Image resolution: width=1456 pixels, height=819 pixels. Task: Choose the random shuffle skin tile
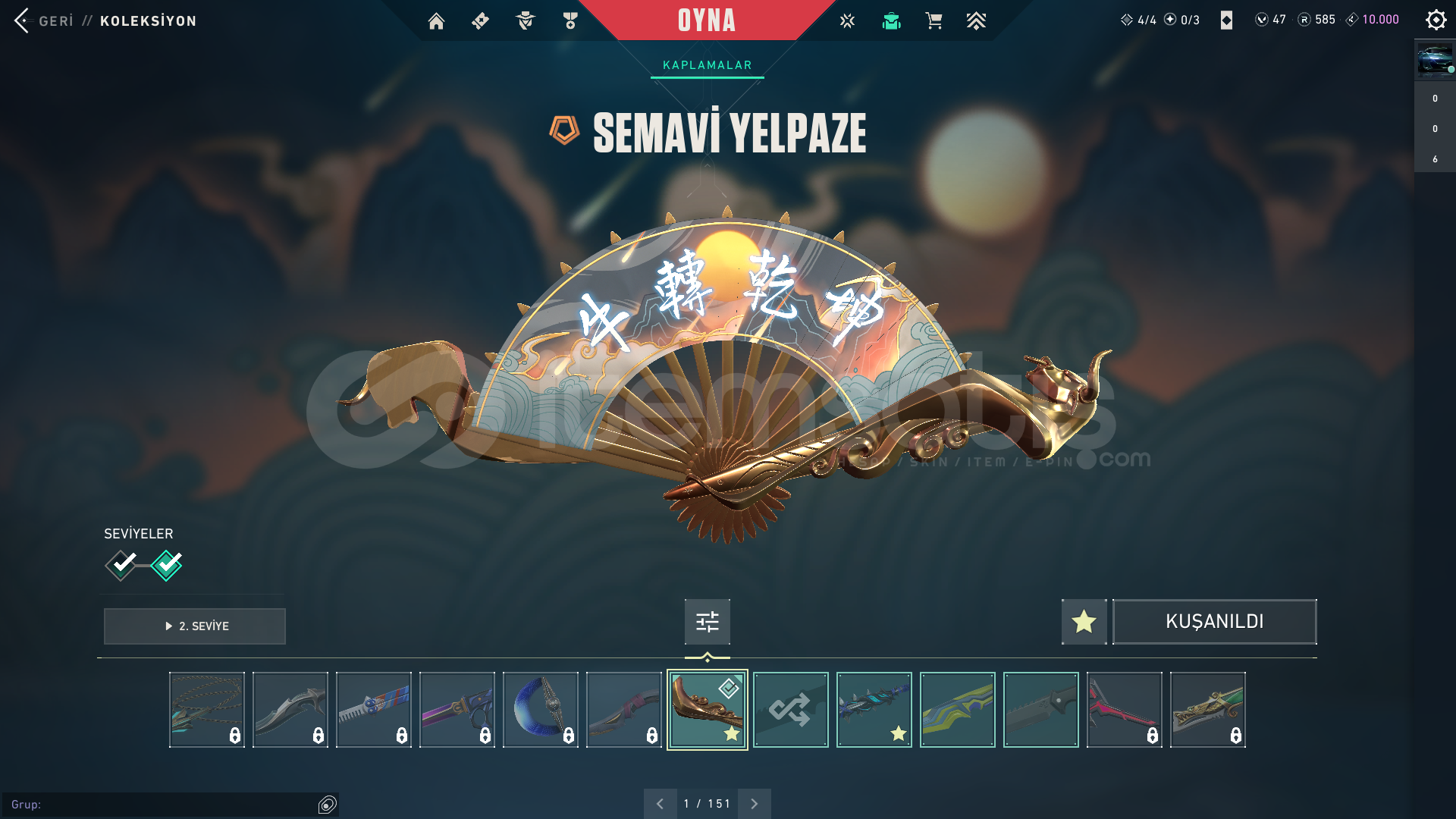790,710
